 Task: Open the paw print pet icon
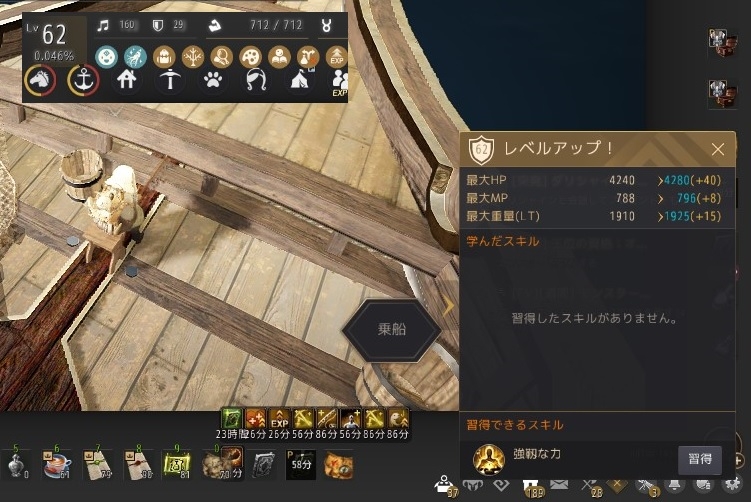tap(212, 80)
